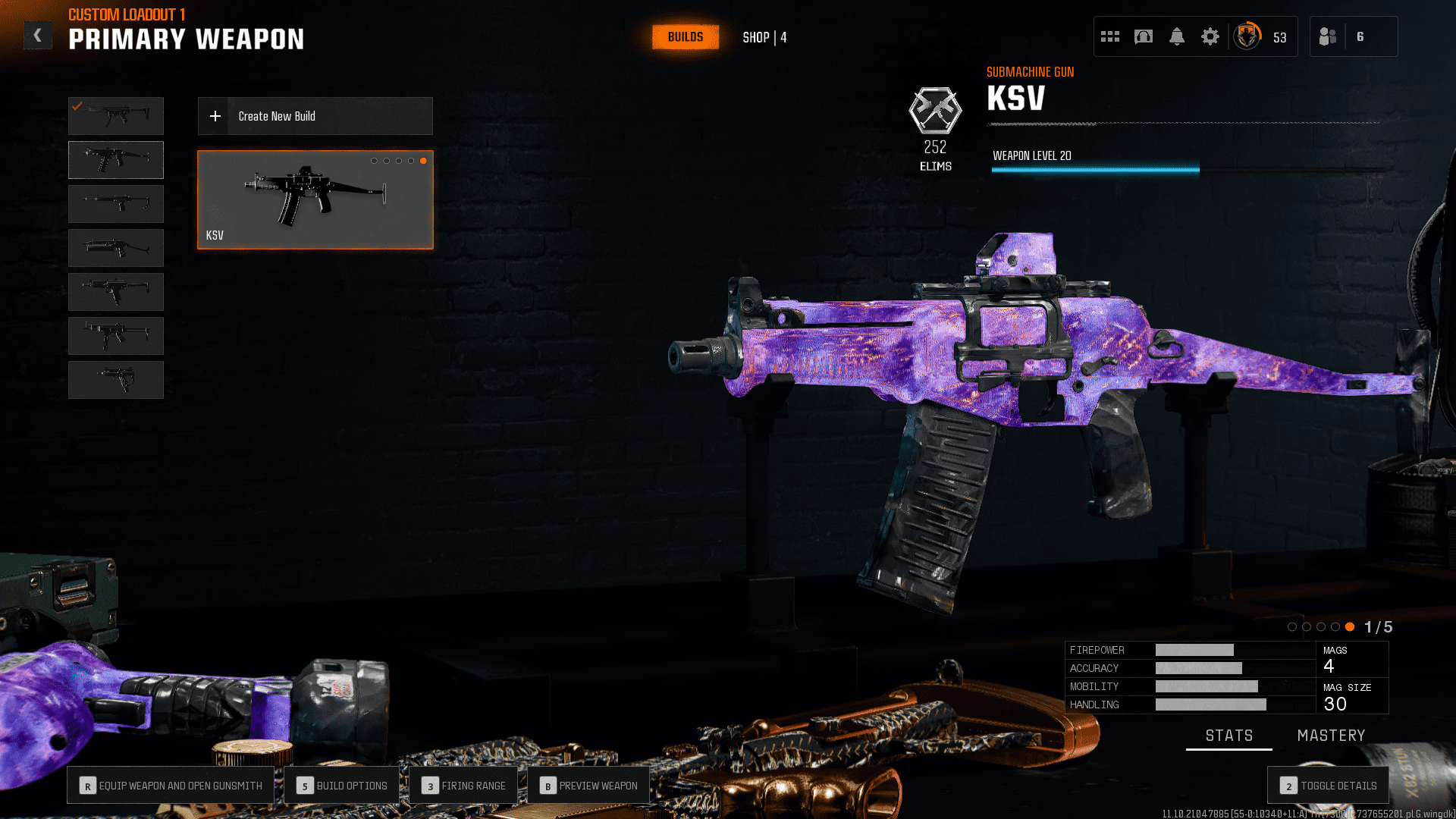Open notifications with the bell icon

click(x=1176, y=36)
